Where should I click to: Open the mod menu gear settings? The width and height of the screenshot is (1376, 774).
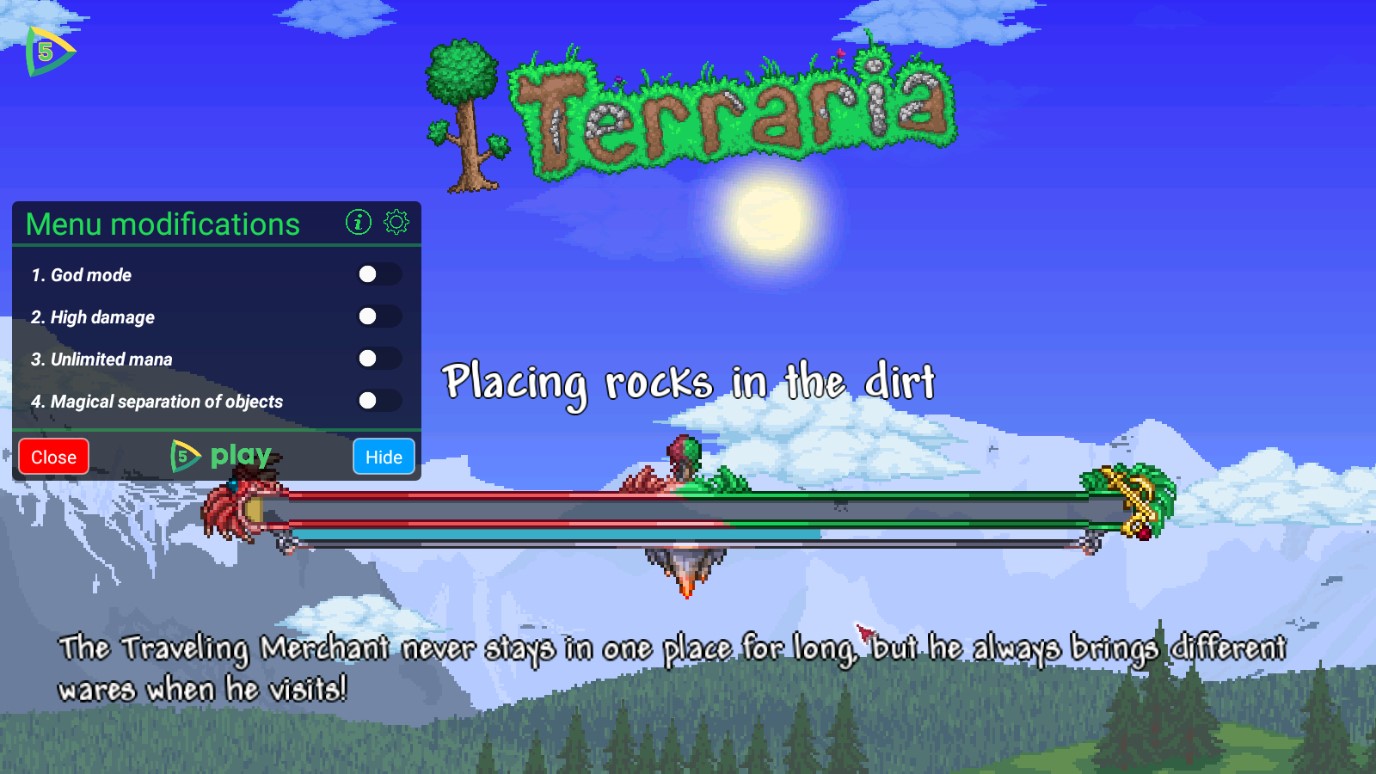pos(397,222)
